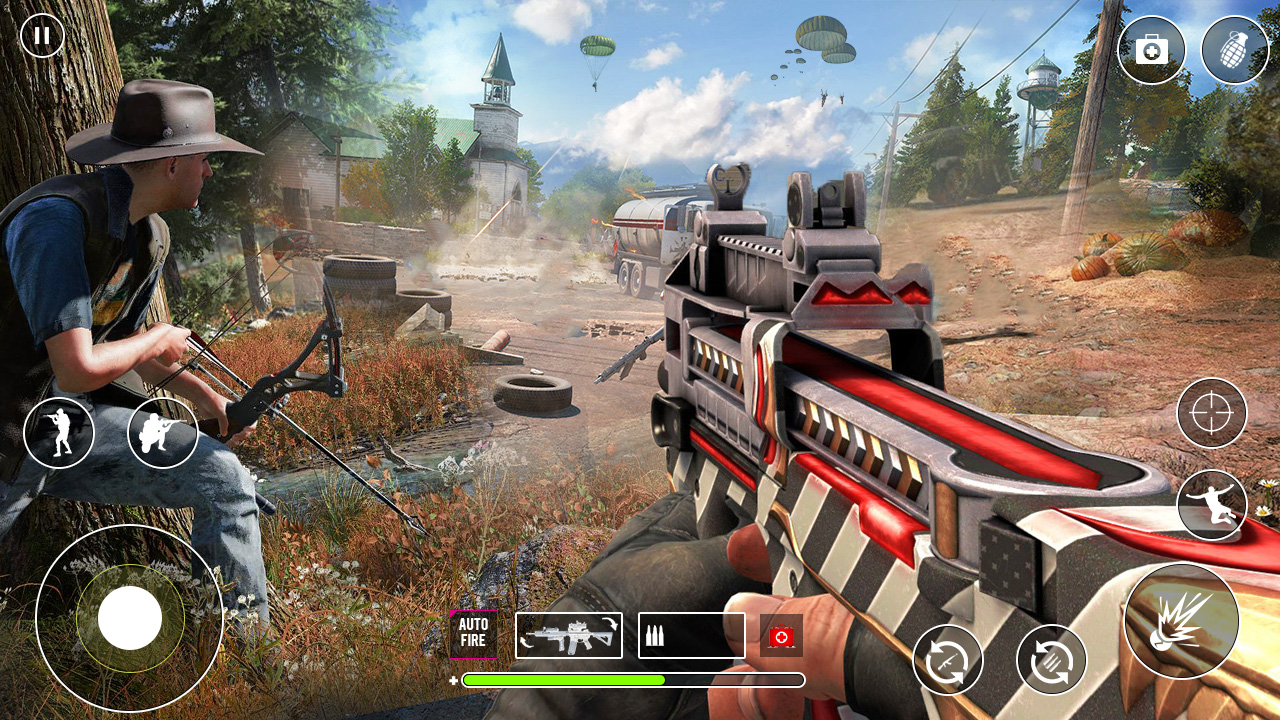
Task: Use the medkit button
Action: point(1151,50)
